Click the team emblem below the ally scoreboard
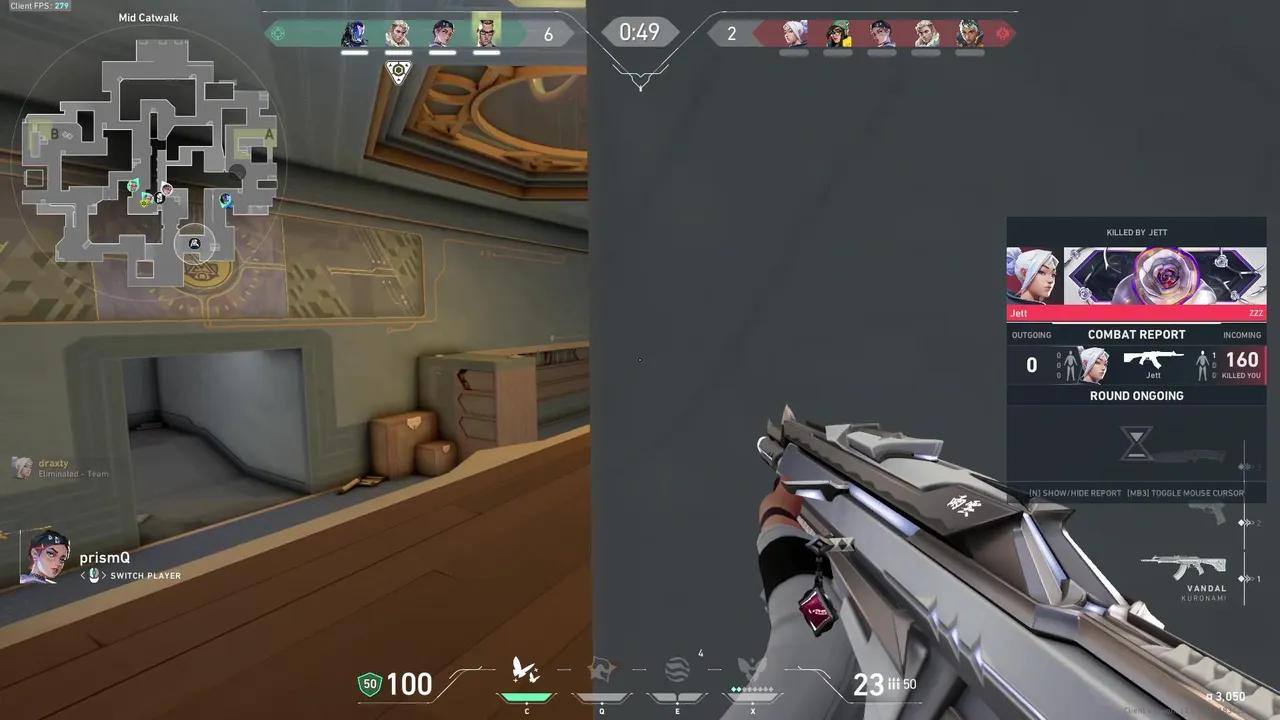 [x=398, y=72]
